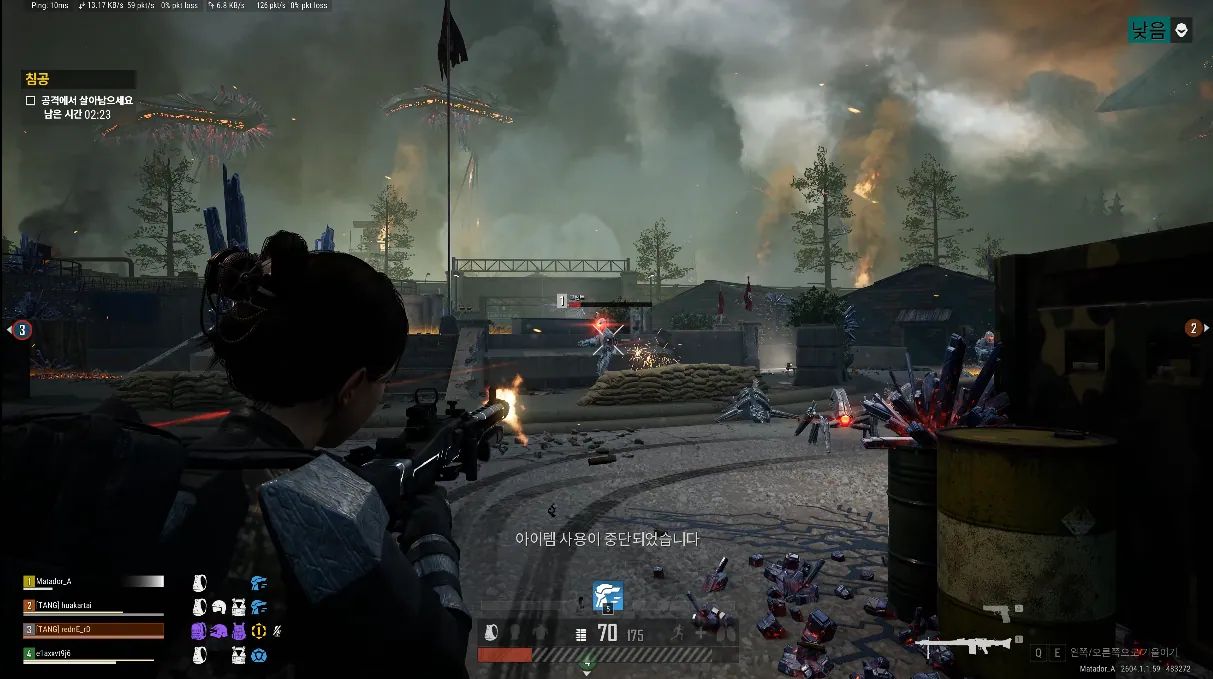The image size is (1213, 679).
Task: Click the yellow exclamation status icon
Action: tap(259, 631)
